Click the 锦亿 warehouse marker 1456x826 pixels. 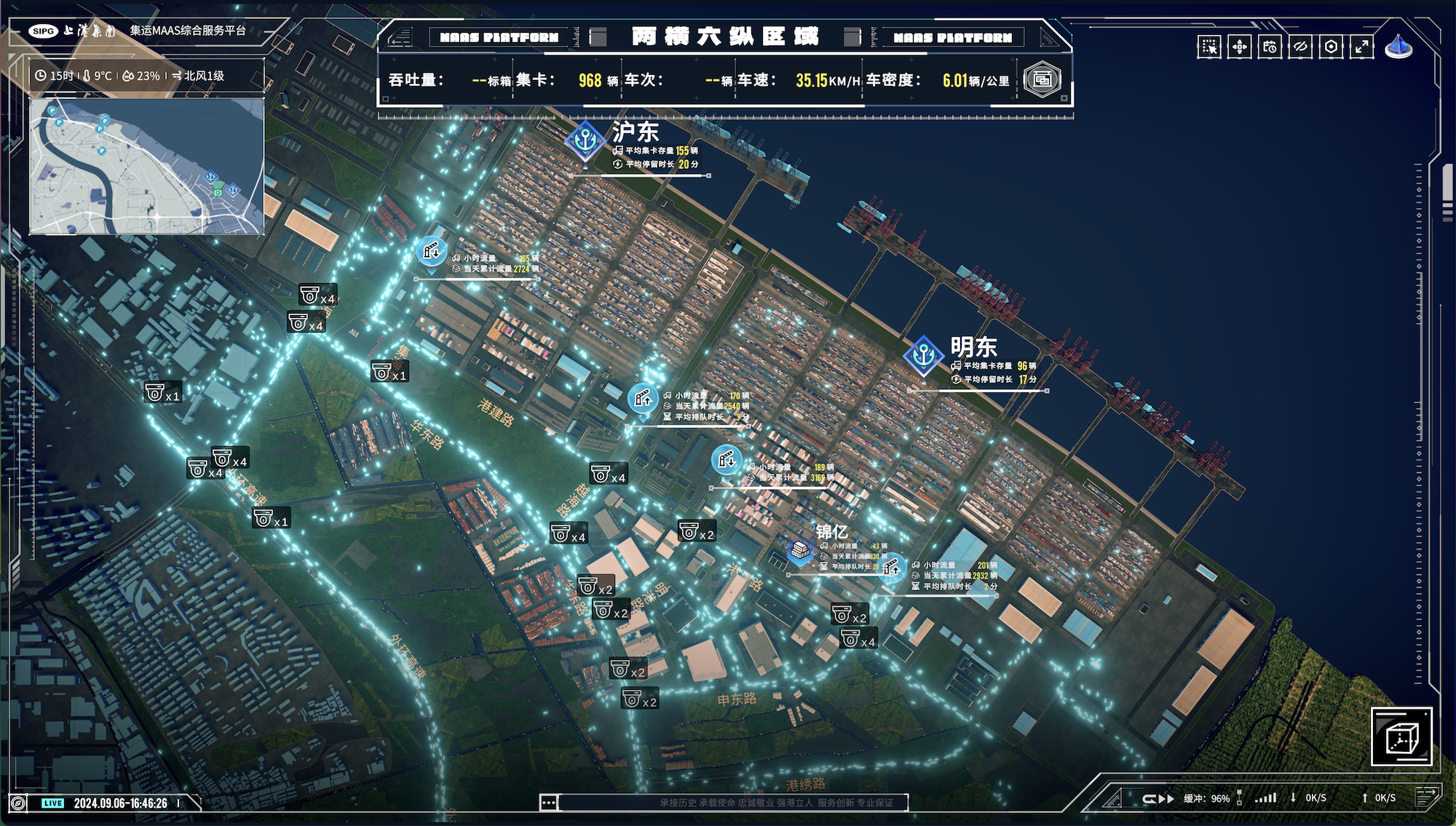(x=800, y=551)
